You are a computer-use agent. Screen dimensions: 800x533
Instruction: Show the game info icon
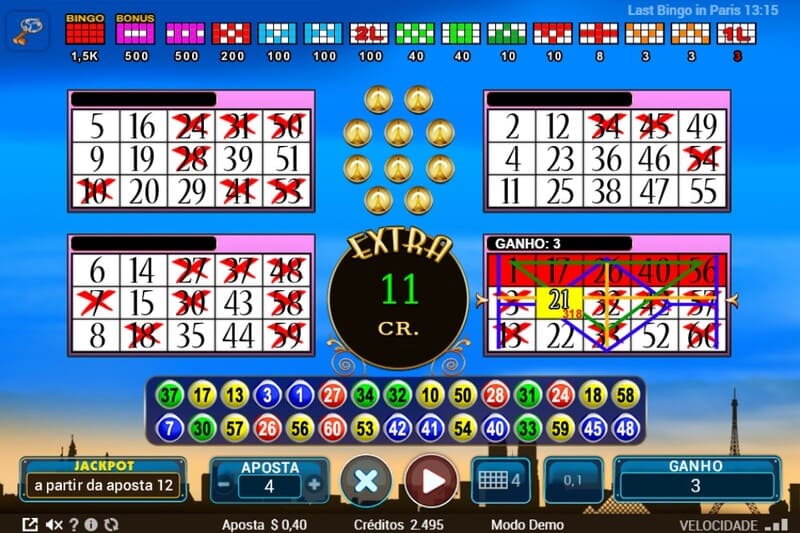click(x=91, y=524)
